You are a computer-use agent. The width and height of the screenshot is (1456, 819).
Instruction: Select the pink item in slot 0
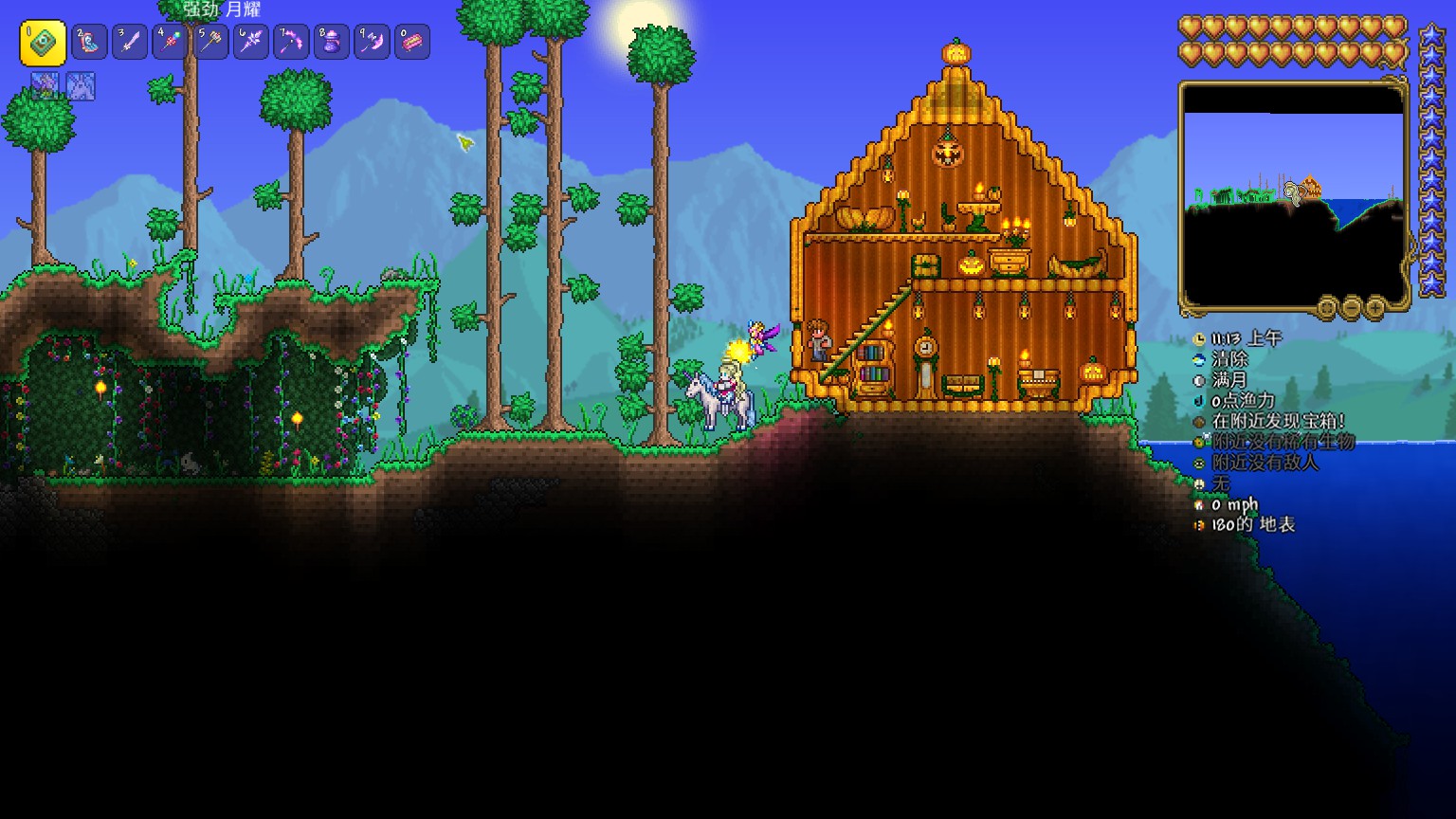(x=412, y=43)
